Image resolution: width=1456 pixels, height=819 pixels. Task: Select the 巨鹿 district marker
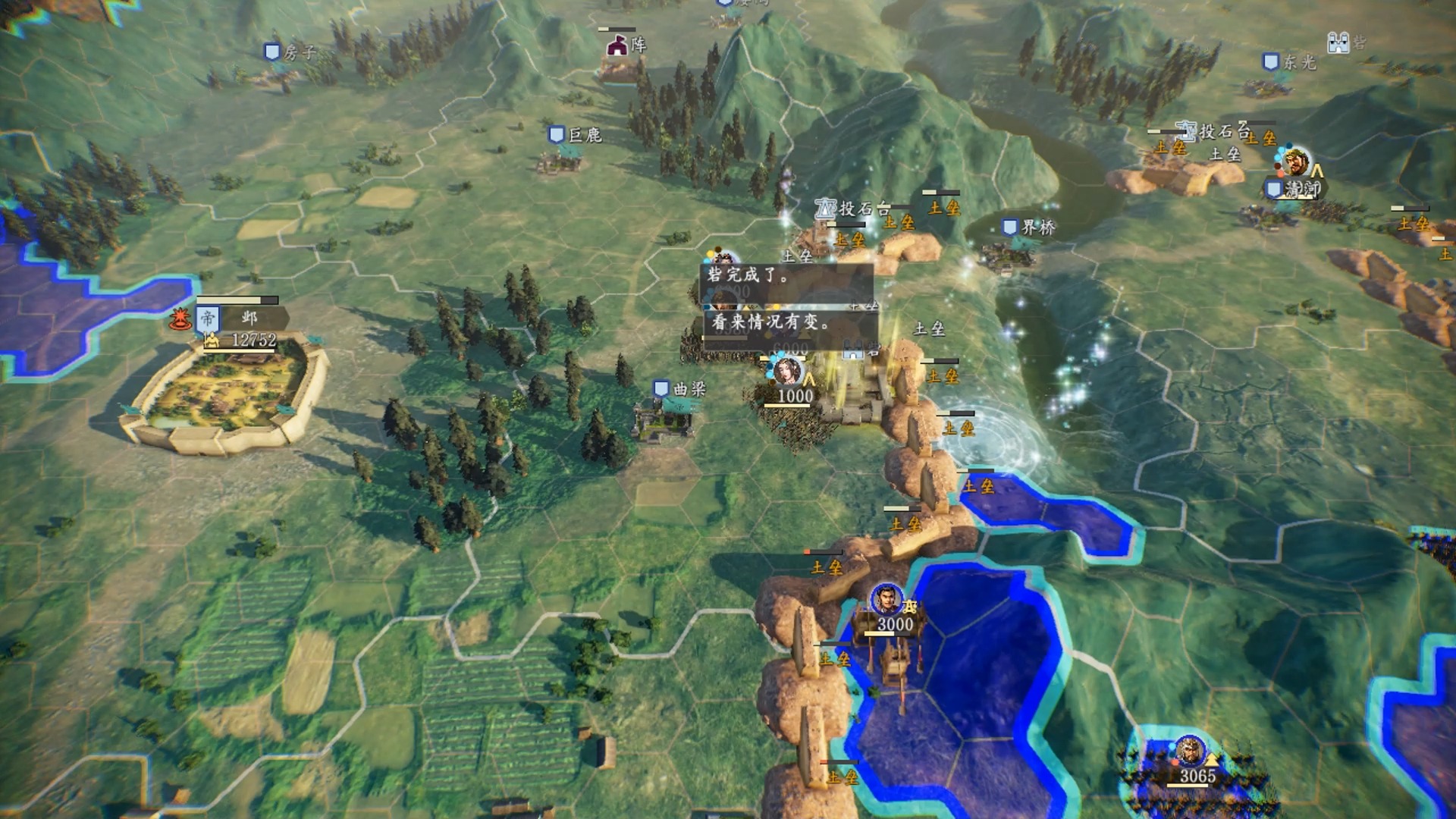pyautogui.click(x=575, y=135)
